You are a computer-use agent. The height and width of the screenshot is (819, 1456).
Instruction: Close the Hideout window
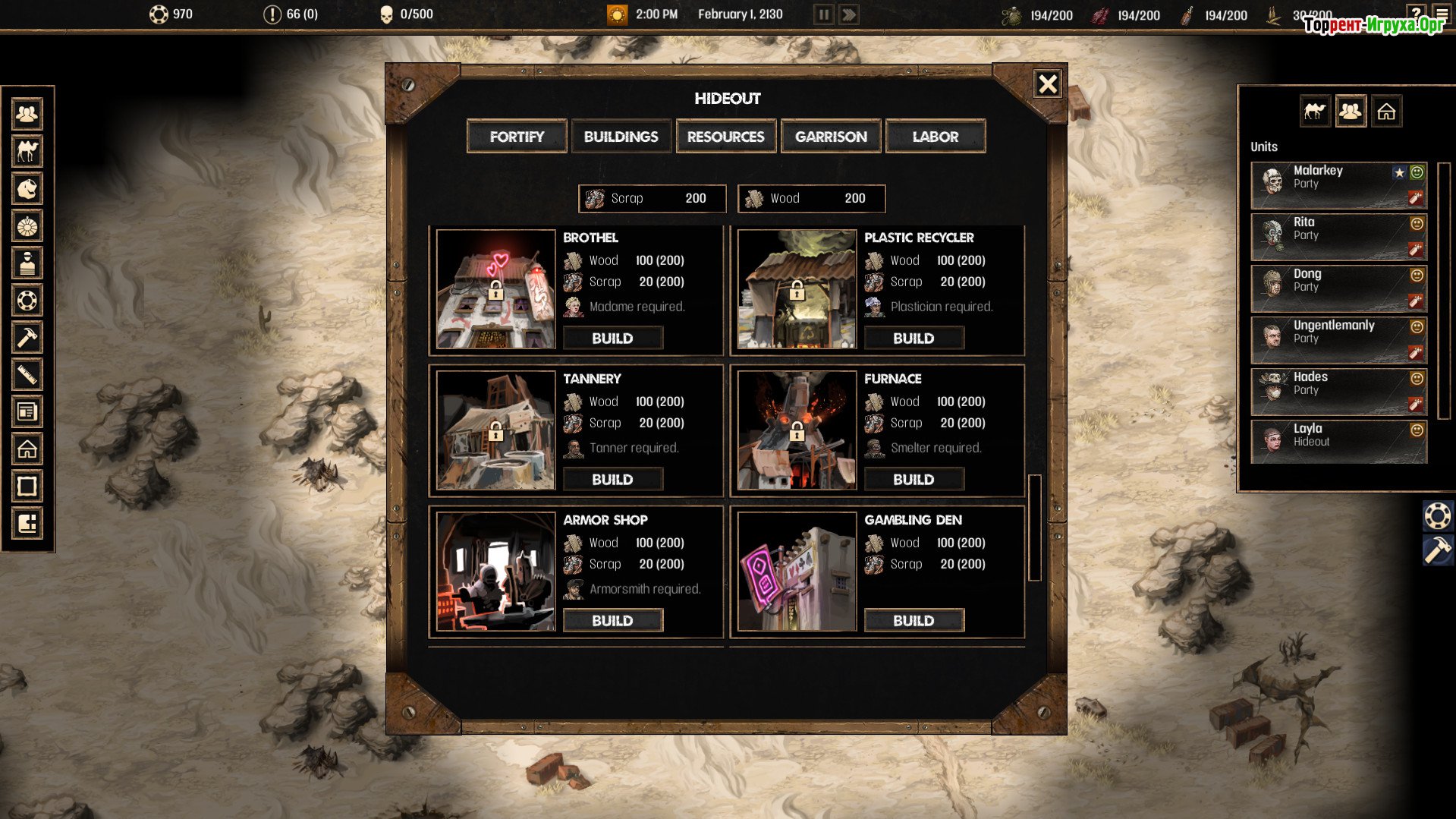coord(1048,83)
